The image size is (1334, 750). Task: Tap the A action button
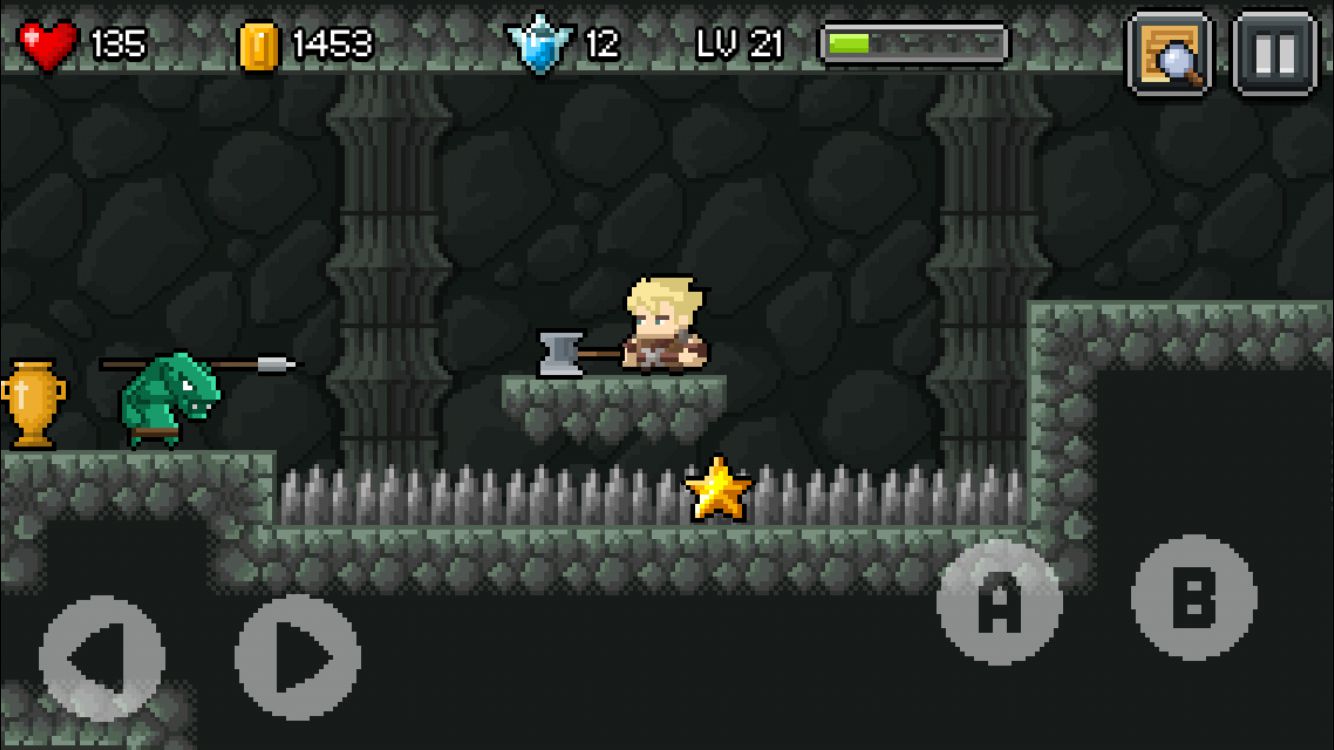point(998,602)
